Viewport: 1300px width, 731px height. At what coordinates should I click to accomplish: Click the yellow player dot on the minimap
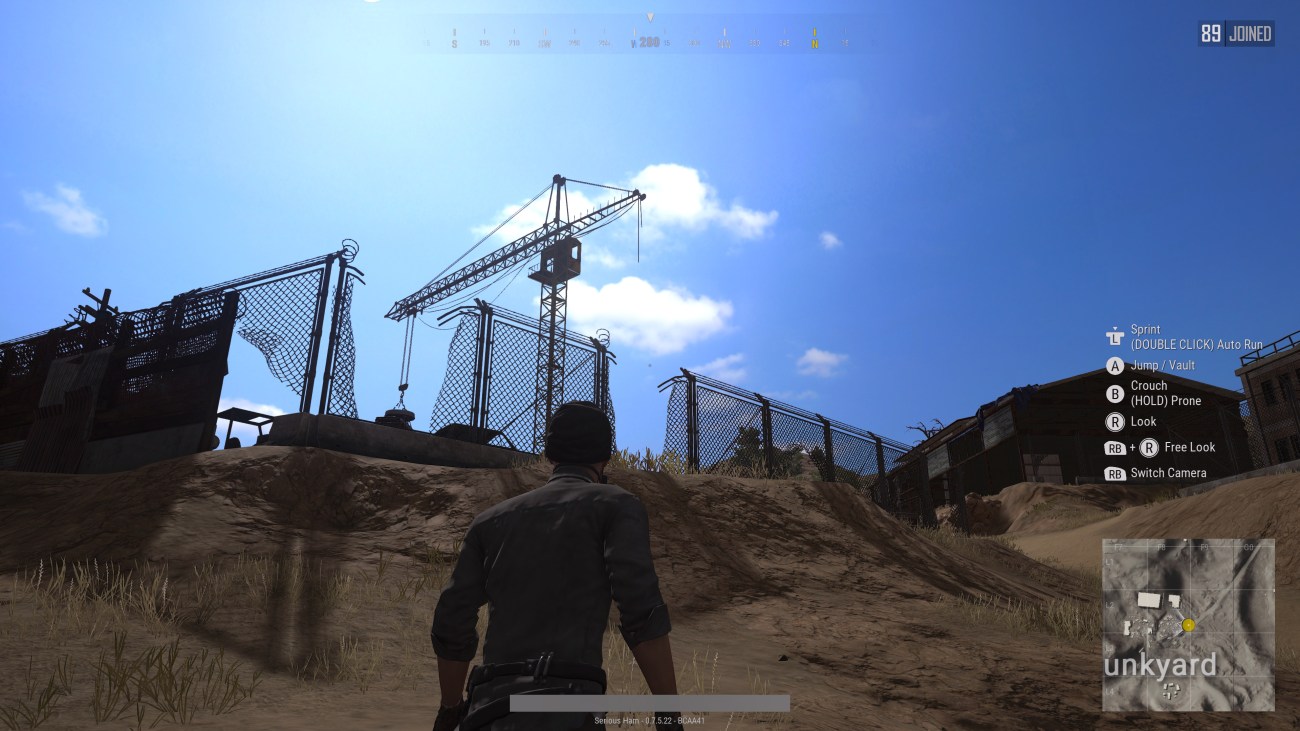click(x=1188, y=623)
